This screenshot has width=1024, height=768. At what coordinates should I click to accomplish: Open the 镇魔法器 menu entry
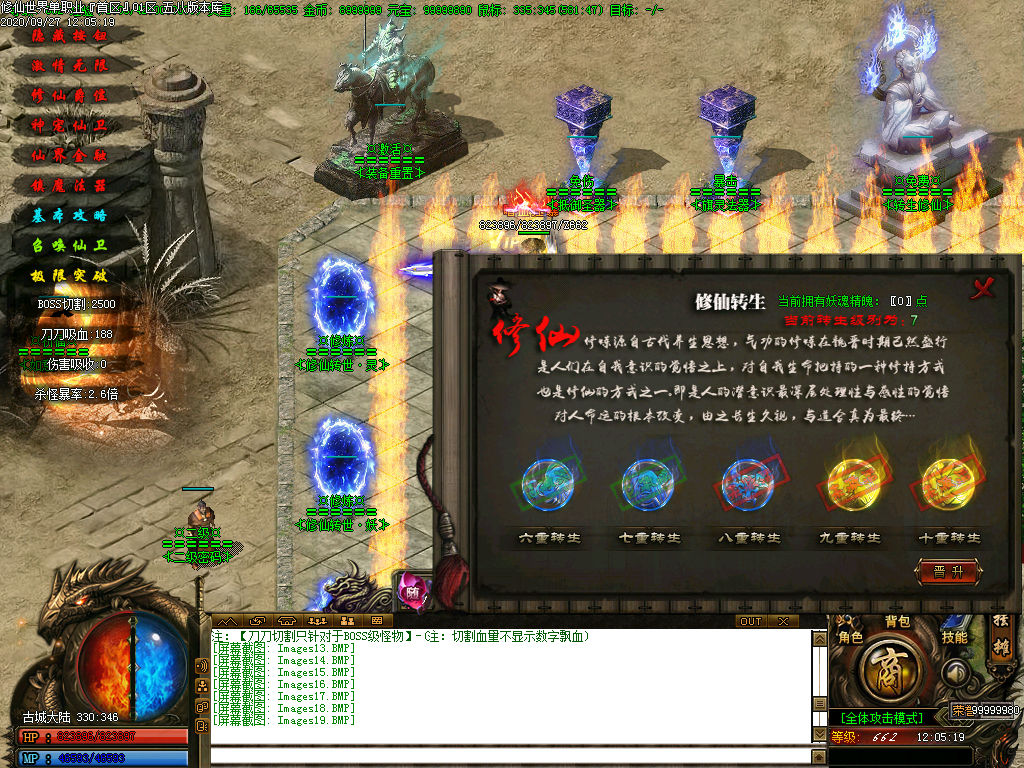[69, 185]
